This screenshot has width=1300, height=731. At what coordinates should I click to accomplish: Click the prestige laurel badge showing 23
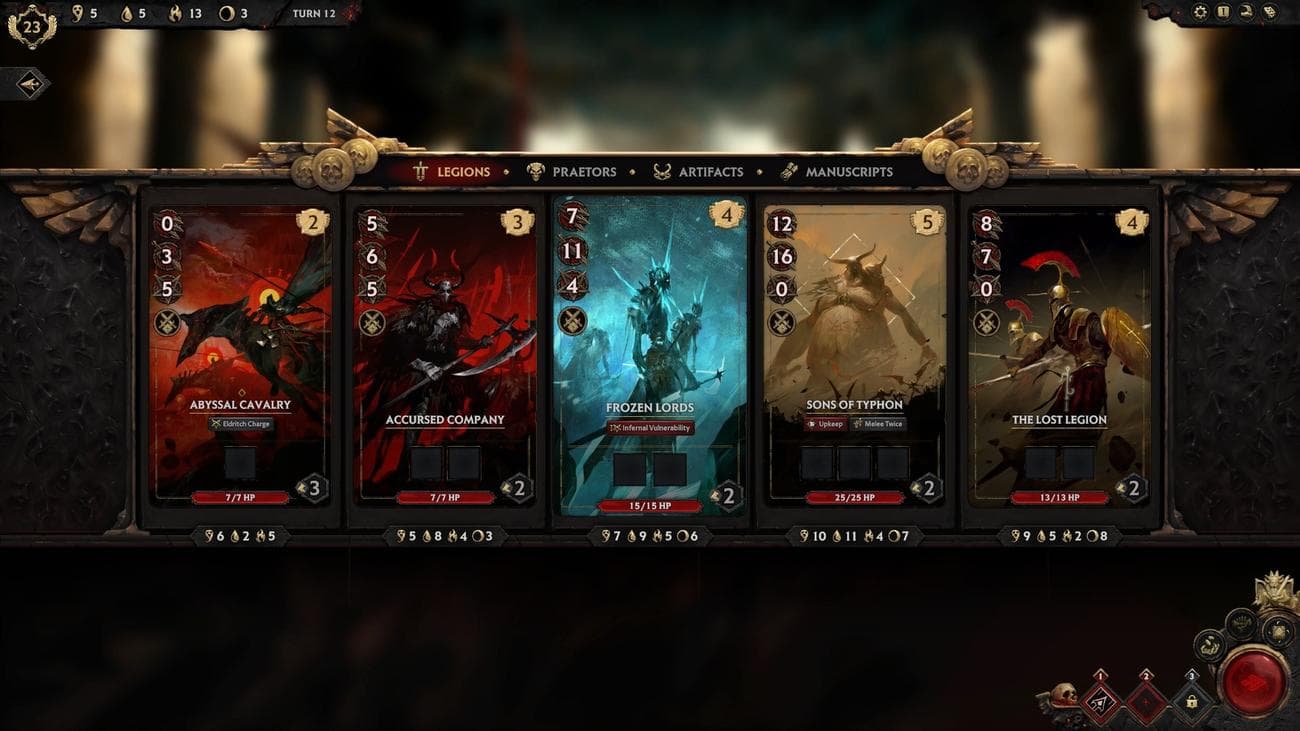point(31,27)
